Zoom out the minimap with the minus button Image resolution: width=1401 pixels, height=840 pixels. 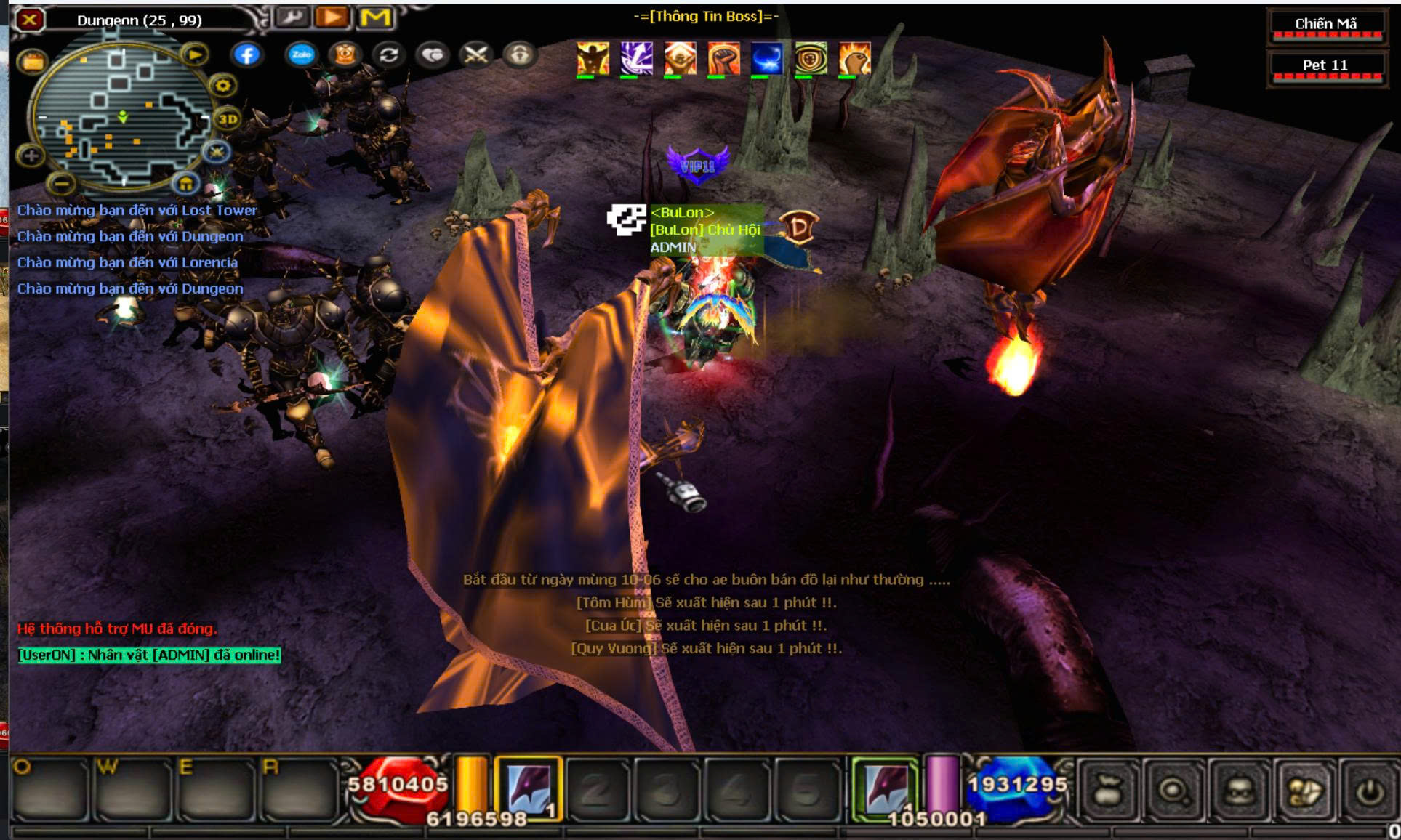[x=63, y=183]
